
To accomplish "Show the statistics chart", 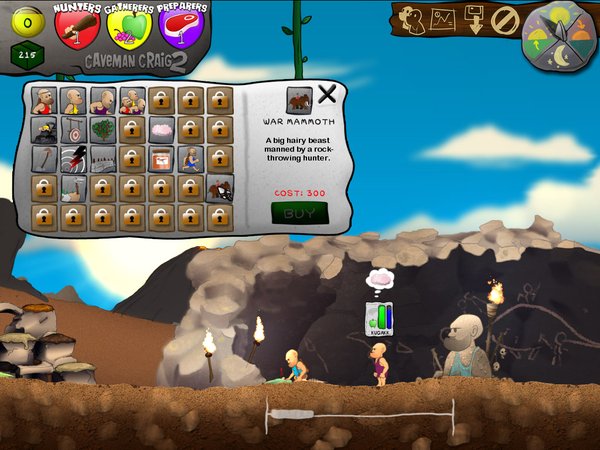I will [444, 19].
